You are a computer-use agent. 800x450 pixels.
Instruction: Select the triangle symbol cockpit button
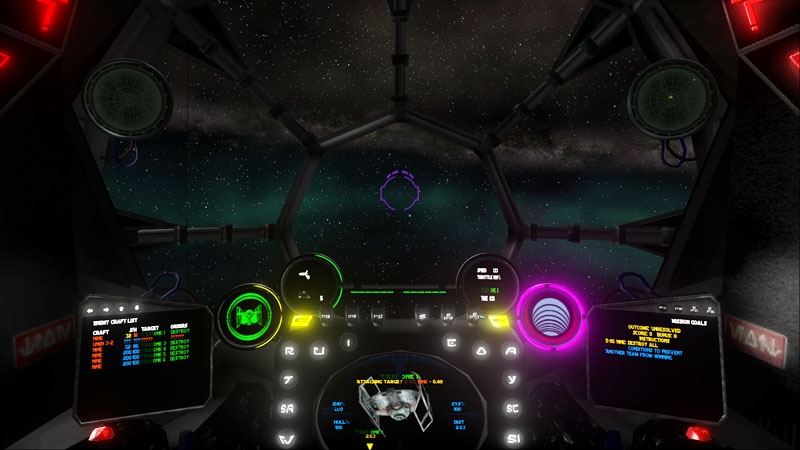[x=482, y=351]
